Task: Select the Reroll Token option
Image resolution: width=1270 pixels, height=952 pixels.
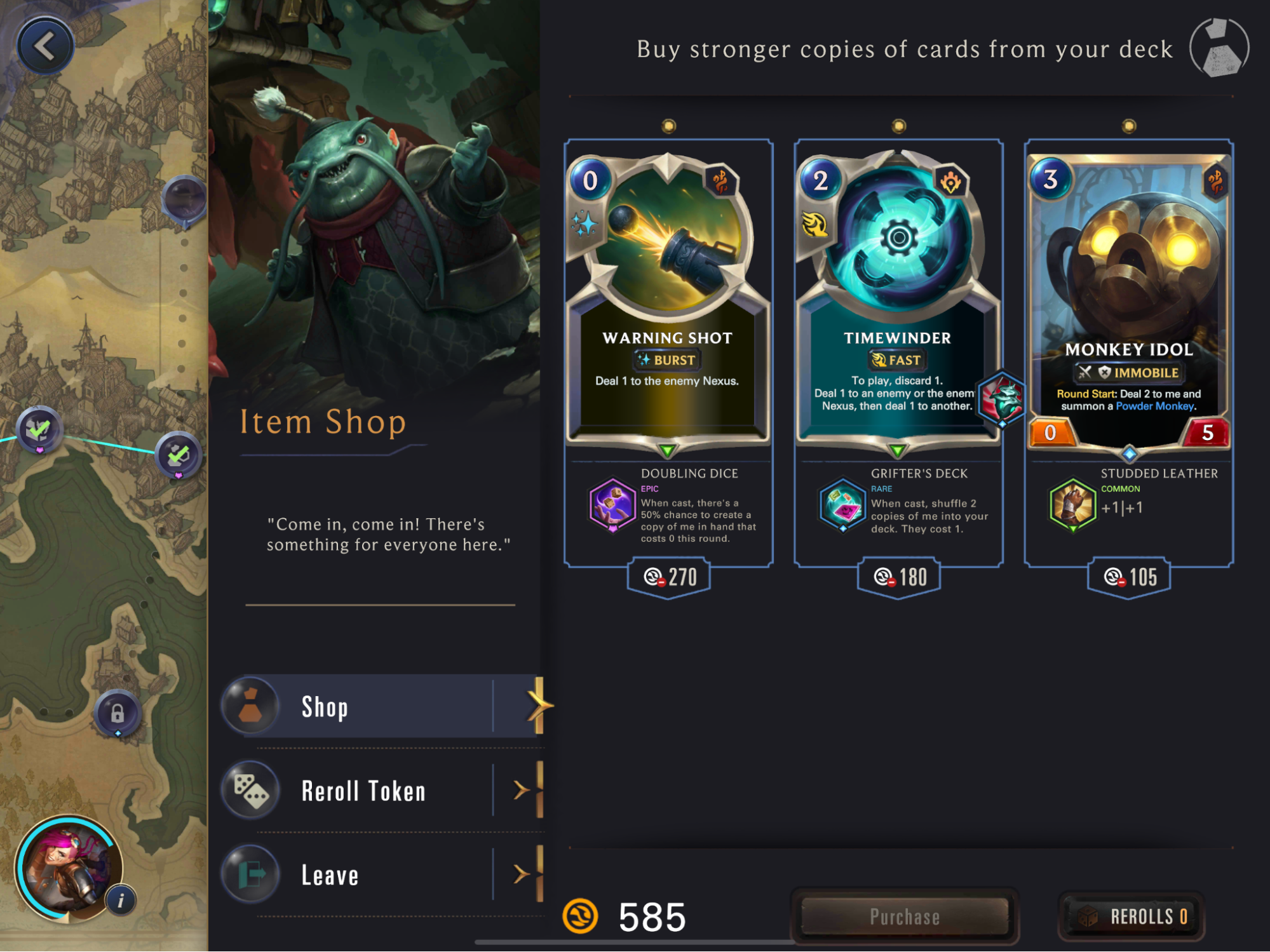Action: tap(381, 791)
